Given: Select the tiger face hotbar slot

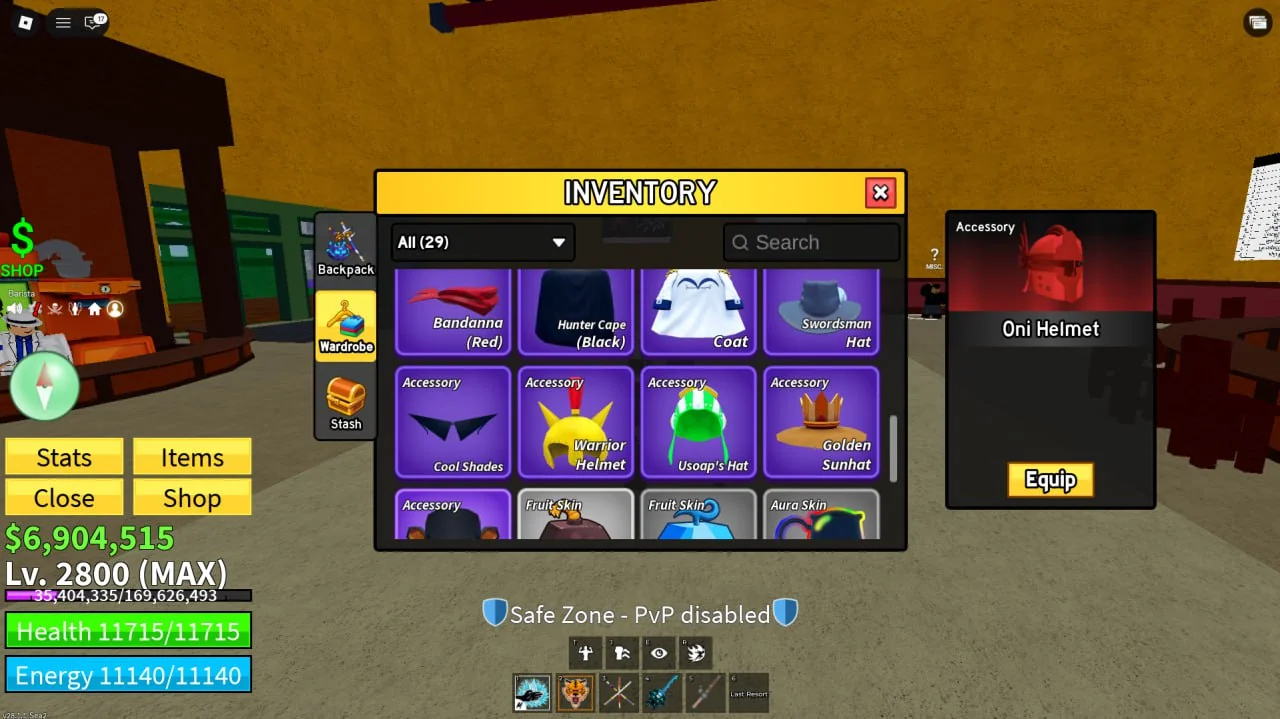Looking at the screenshot, I should point(575,692).
